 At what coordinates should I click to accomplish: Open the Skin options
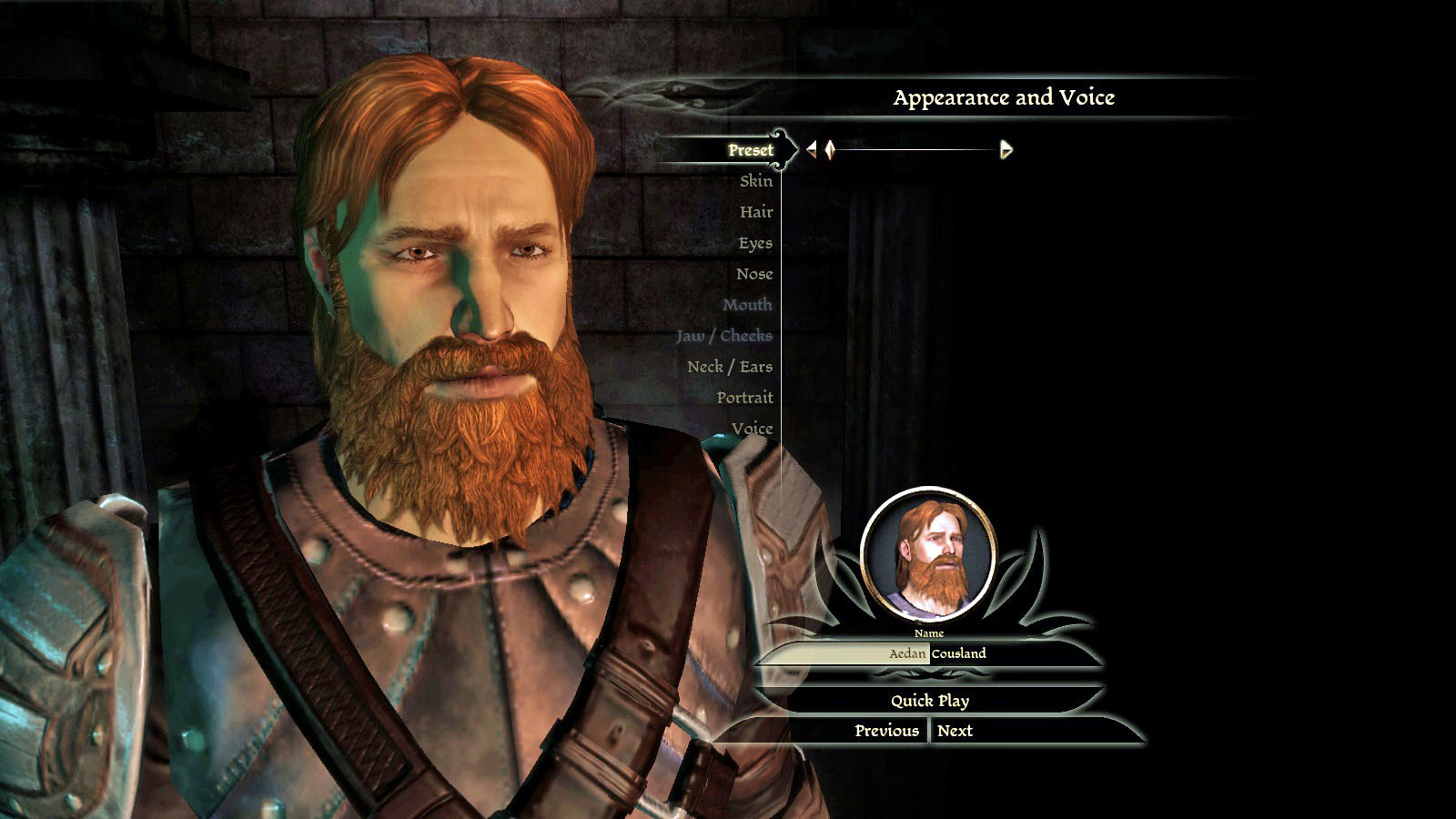pos(755,181)
